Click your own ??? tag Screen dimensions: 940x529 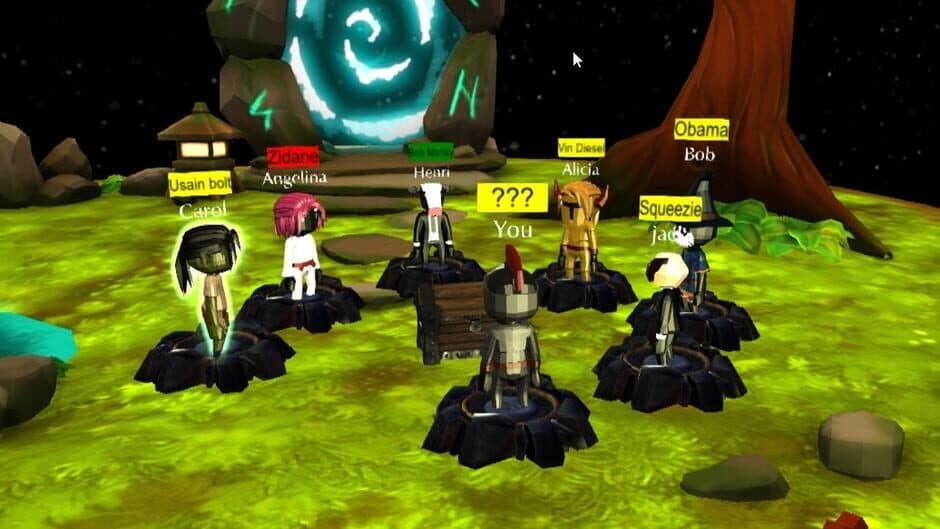point(512,197)
